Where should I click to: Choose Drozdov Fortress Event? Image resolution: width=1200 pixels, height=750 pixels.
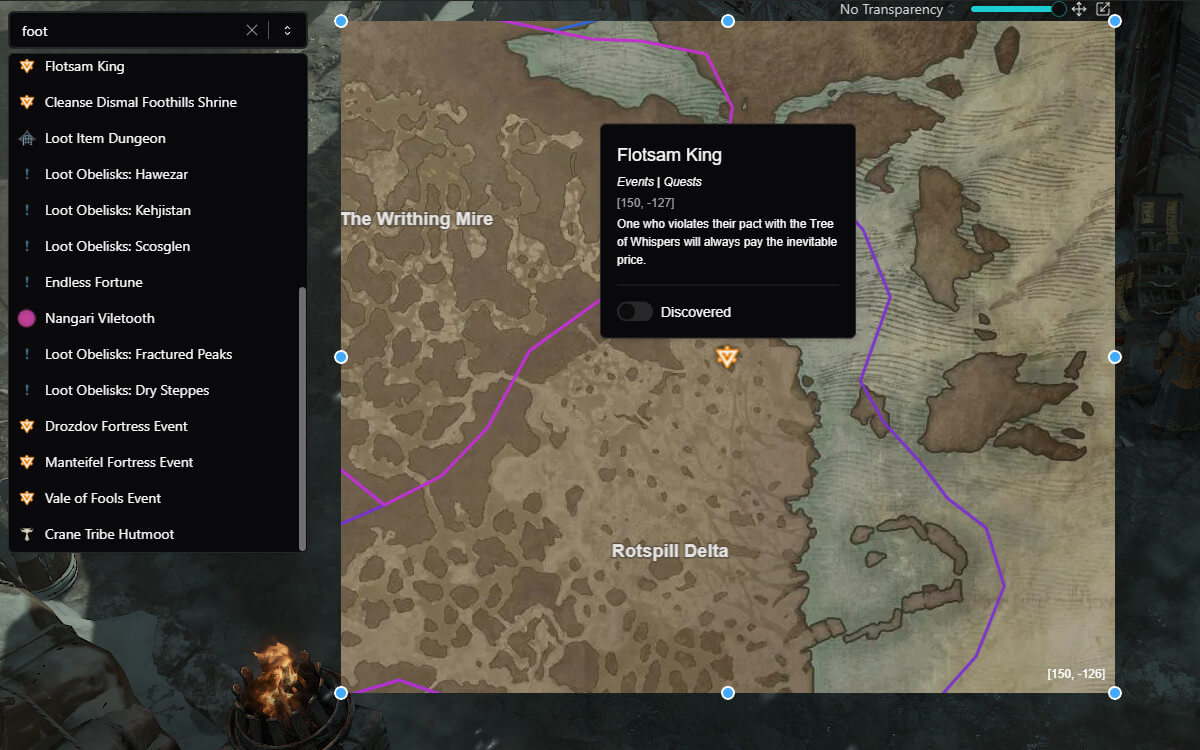point(116,427)
